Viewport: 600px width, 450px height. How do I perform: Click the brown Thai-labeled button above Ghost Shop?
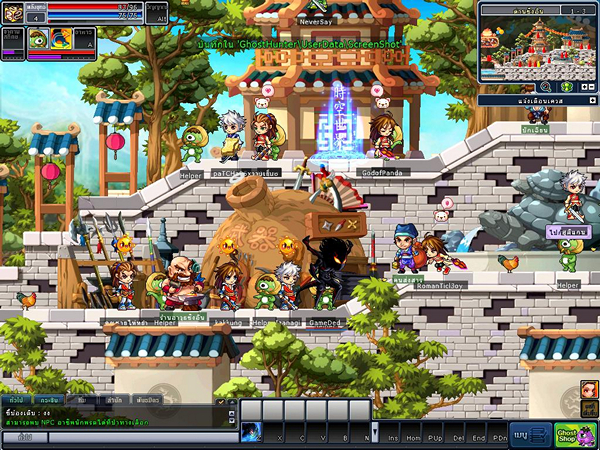(587, 410)
